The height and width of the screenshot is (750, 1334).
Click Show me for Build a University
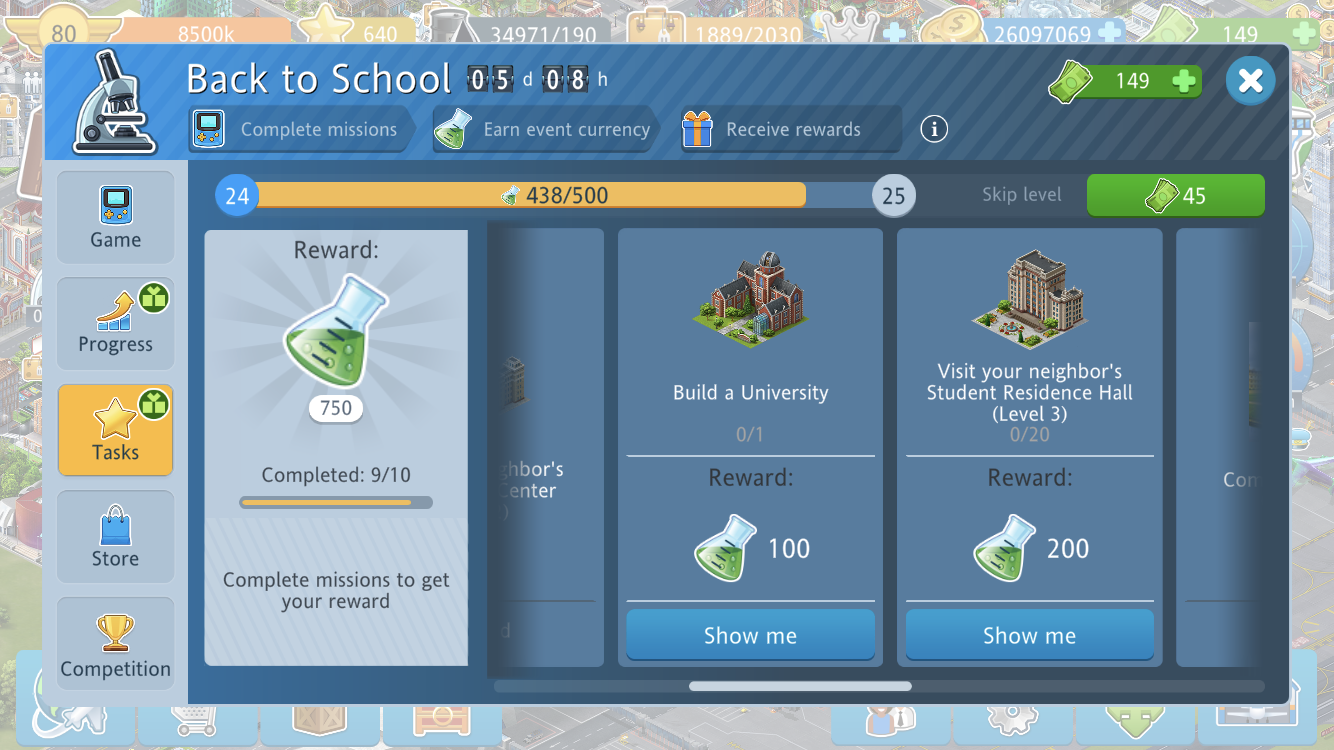point(750,636)
